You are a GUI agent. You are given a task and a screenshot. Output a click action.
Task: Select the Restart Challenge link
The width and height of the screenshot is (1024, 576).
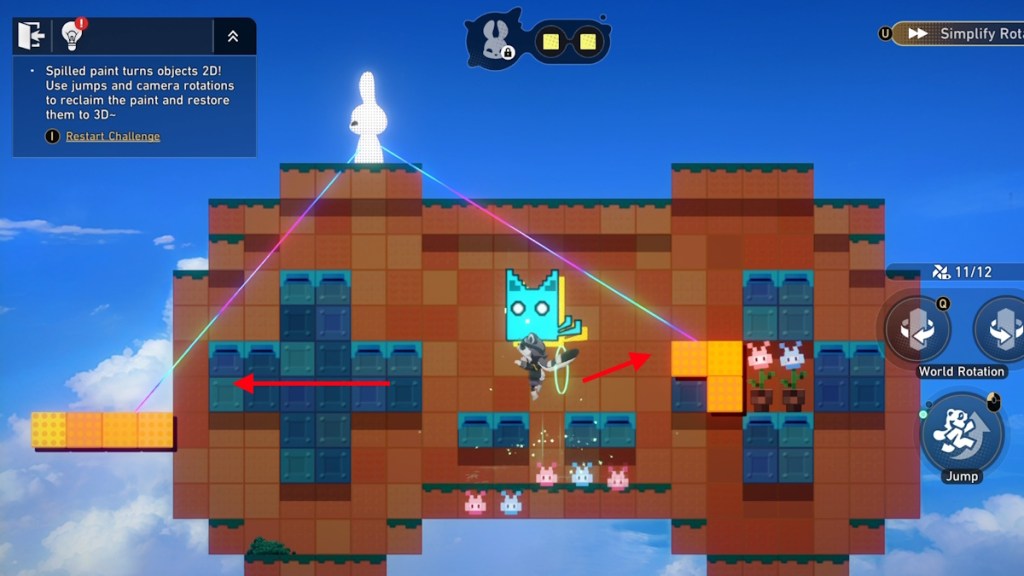[112, 136]
